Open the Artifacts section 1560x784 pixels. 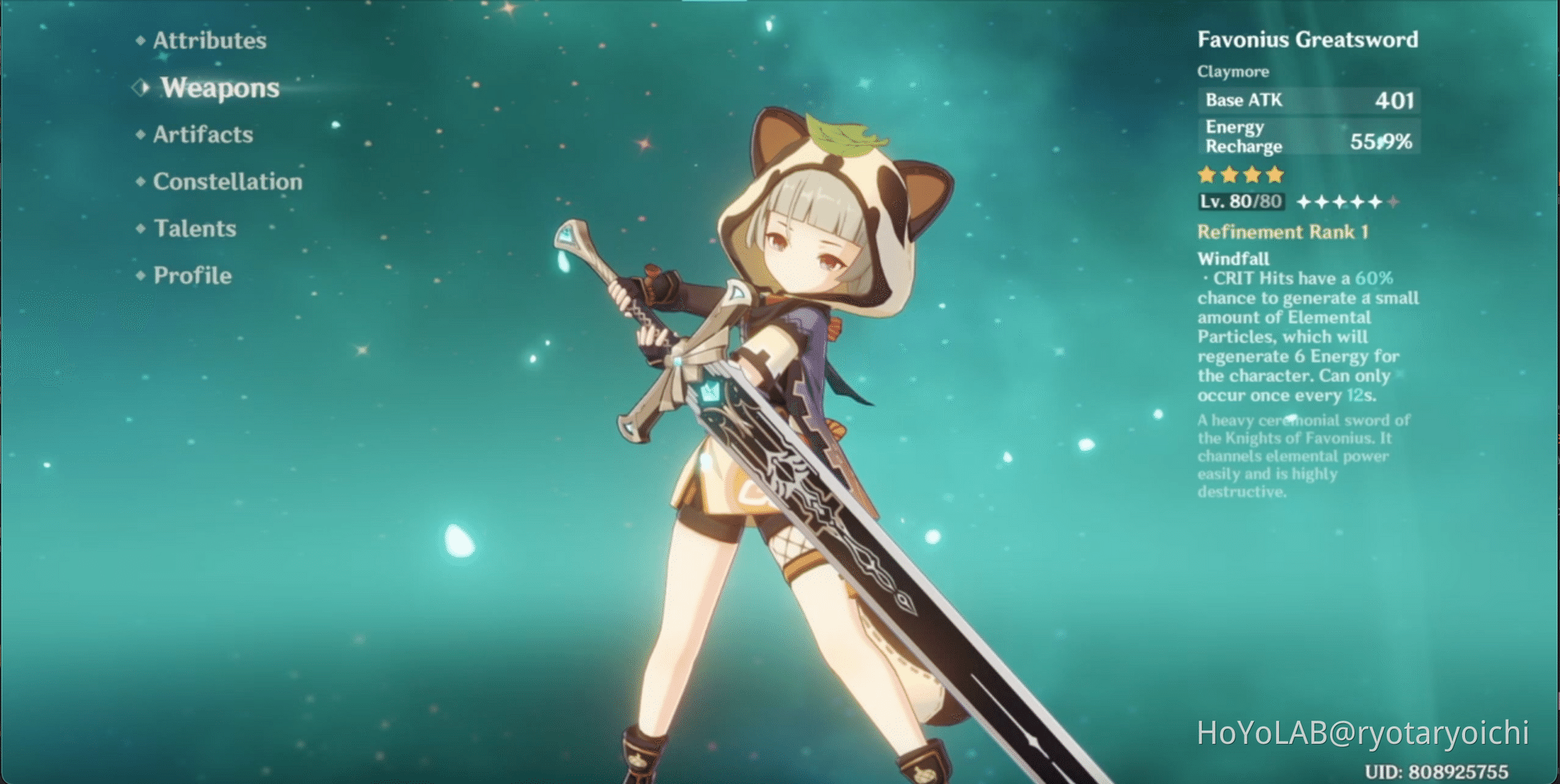pos(202,135)
